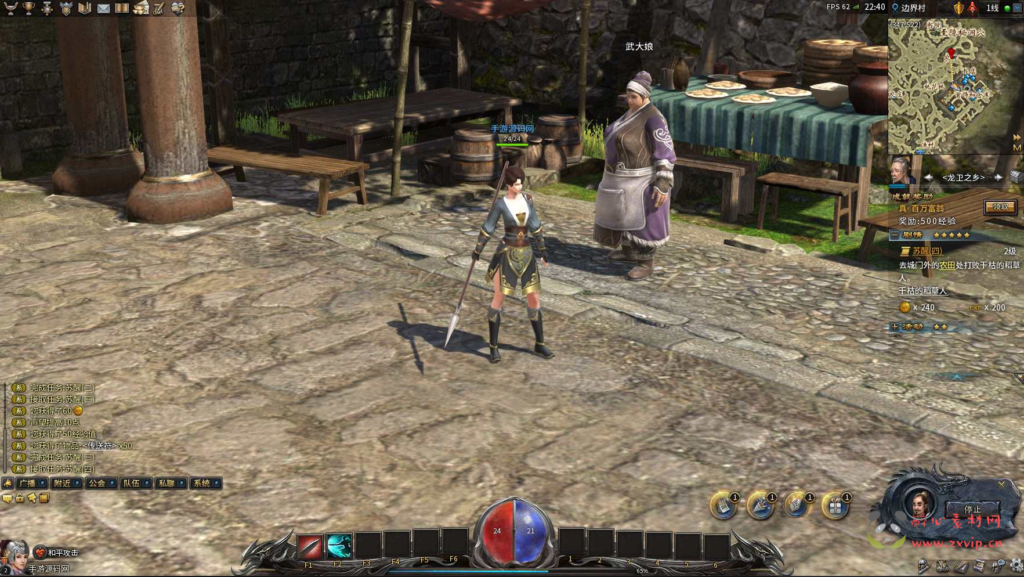Viewport: 1024px width, 577px height.
Task: Toggle the 和平攻击 peaceful attack mode
Action: (56, 552)
